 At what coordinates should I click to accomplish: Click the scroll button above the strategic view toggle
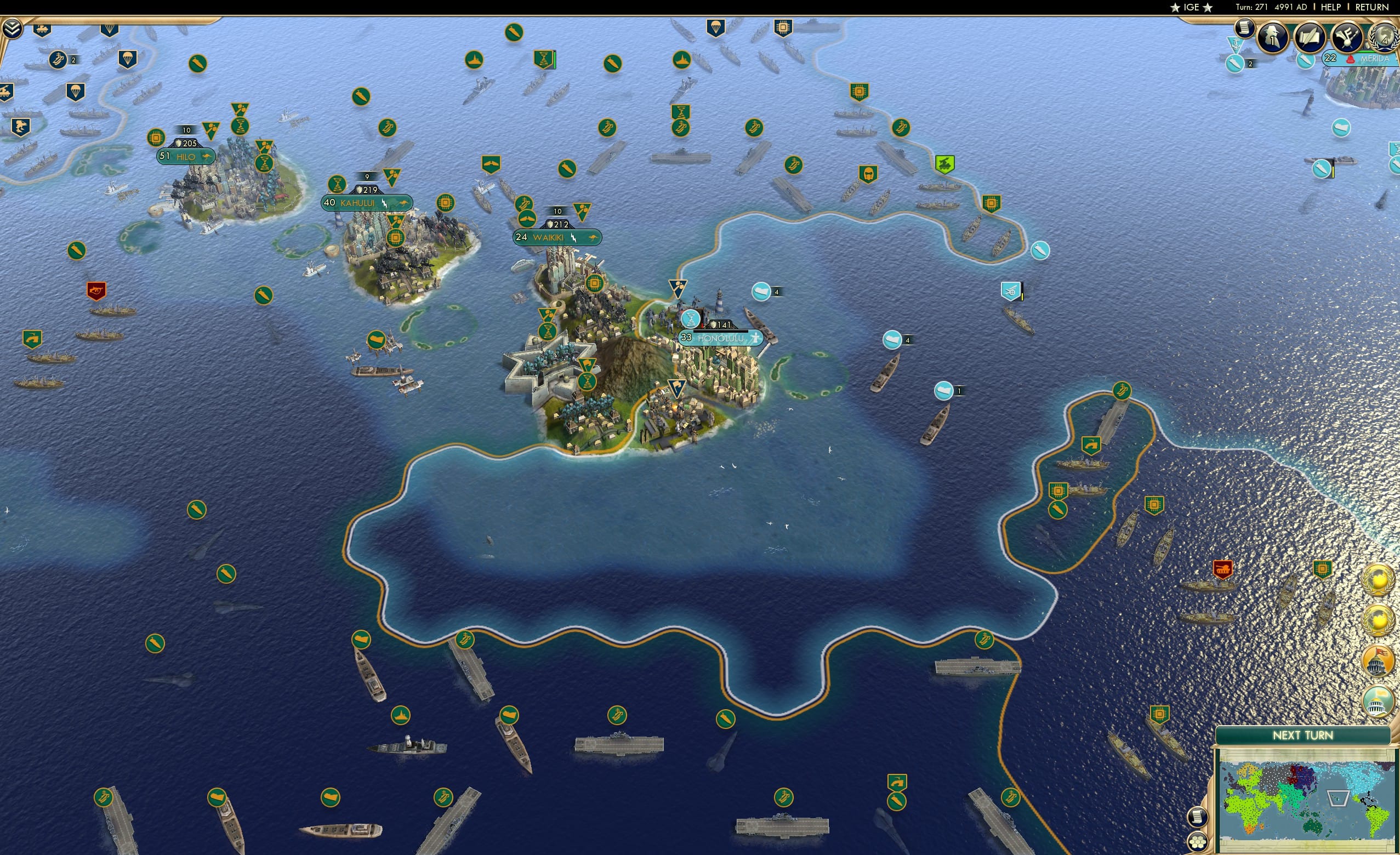(x=1199, y=818)
